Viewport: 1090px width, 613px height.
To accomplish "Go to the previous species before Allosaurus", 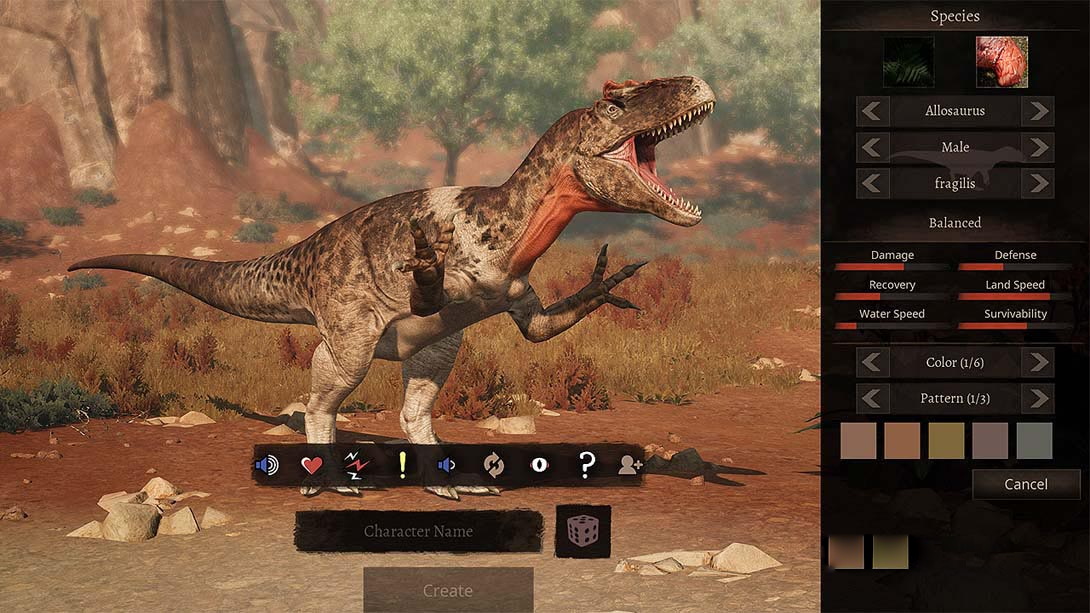I will 873,111.
